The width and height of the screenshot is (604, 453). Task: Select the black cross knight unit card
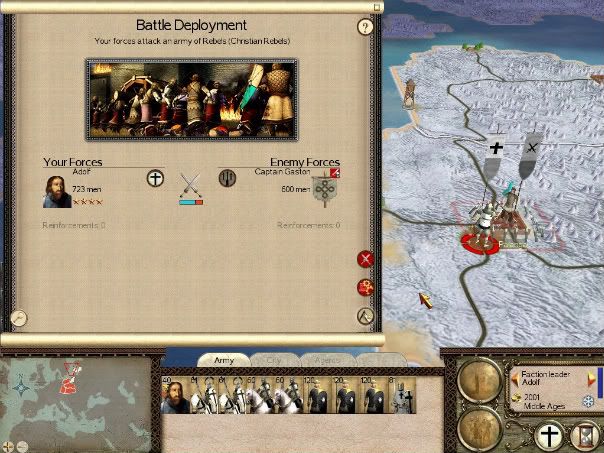pos(400,397)
